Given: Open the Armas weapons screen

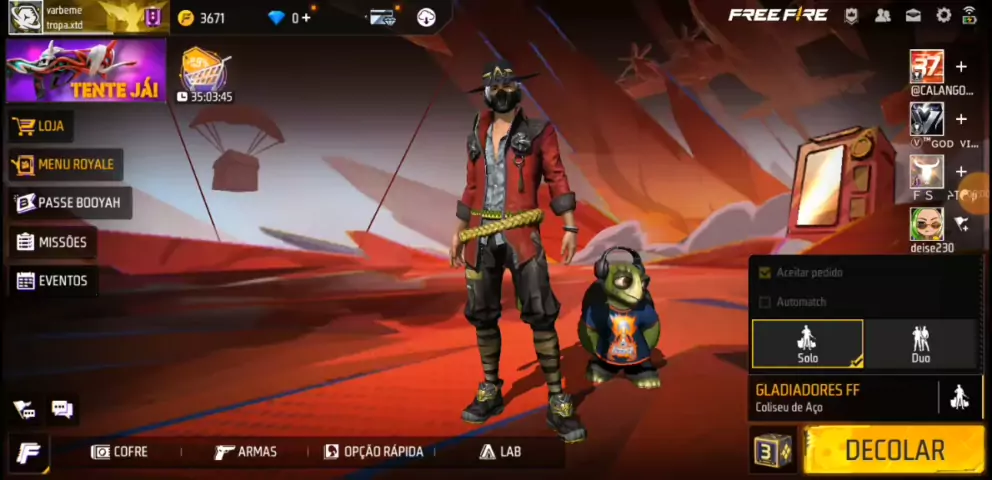Looking at the screenshot, I should point(245,452).
